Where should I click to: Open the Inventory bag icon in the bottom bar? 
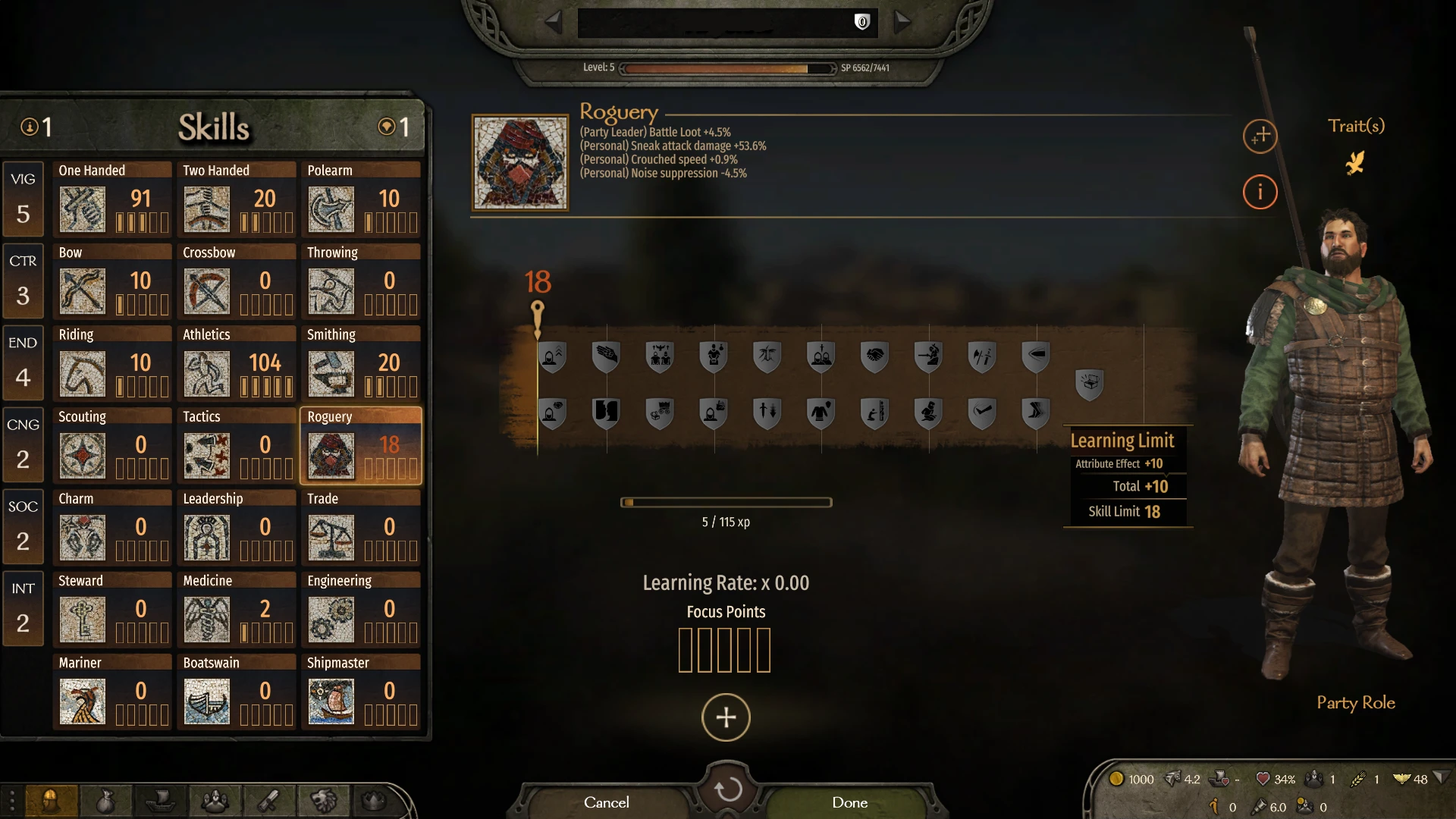pos(106,802)
